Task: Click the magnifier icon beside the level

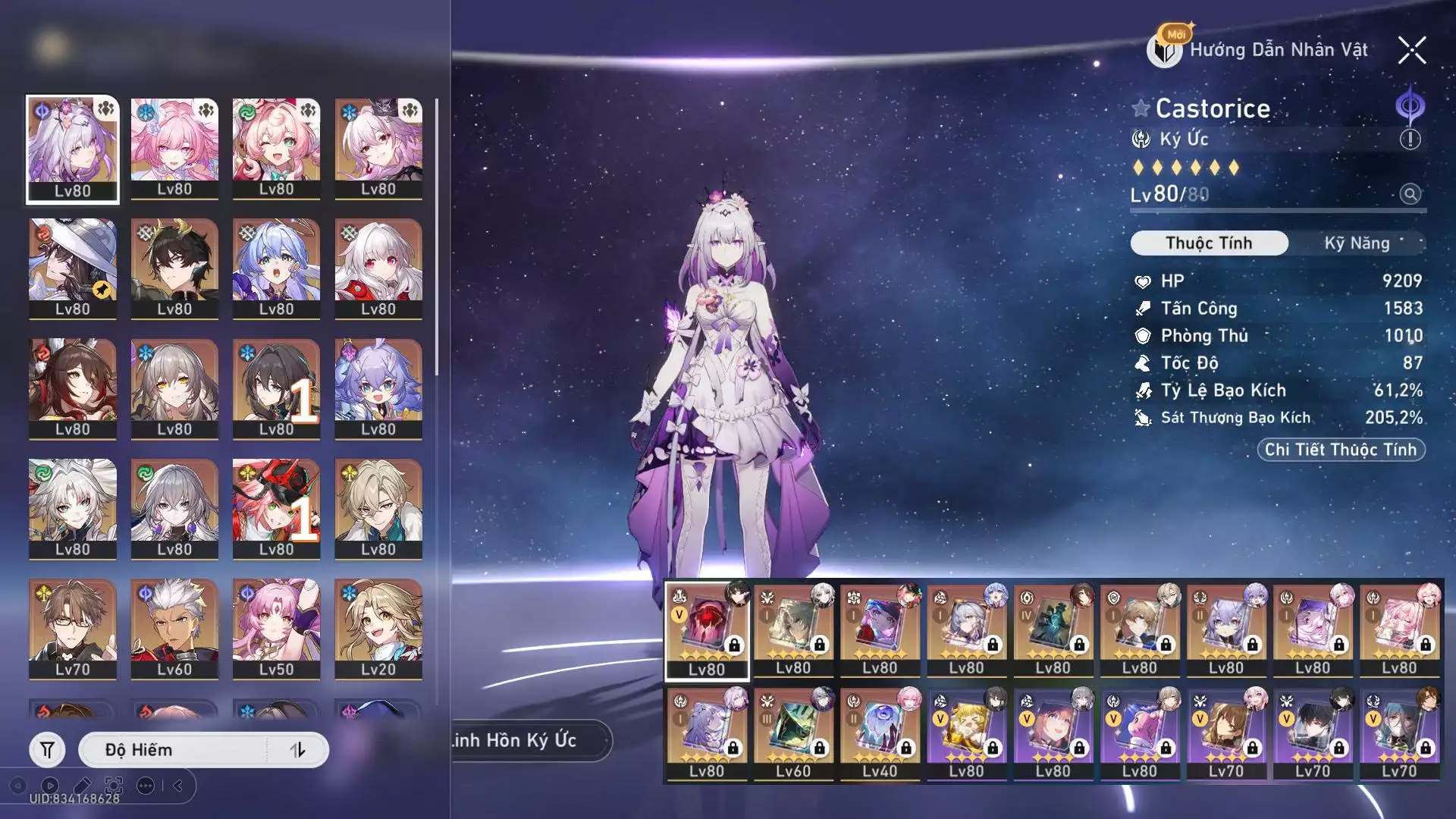Action: click(x=1410, y=194)
